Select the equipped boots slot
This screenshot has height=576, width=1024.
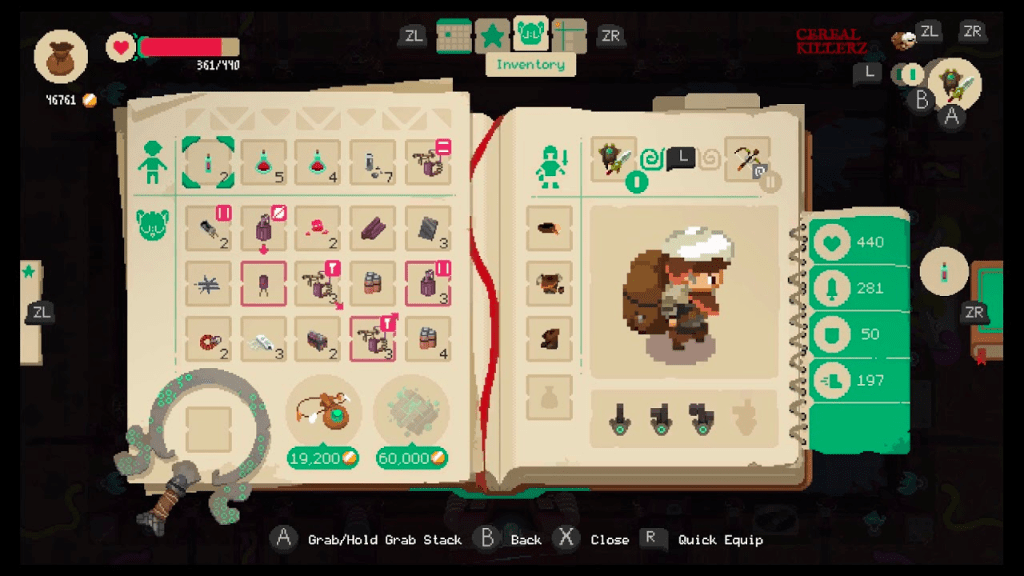pyautogui.click(x=549, y=341)
